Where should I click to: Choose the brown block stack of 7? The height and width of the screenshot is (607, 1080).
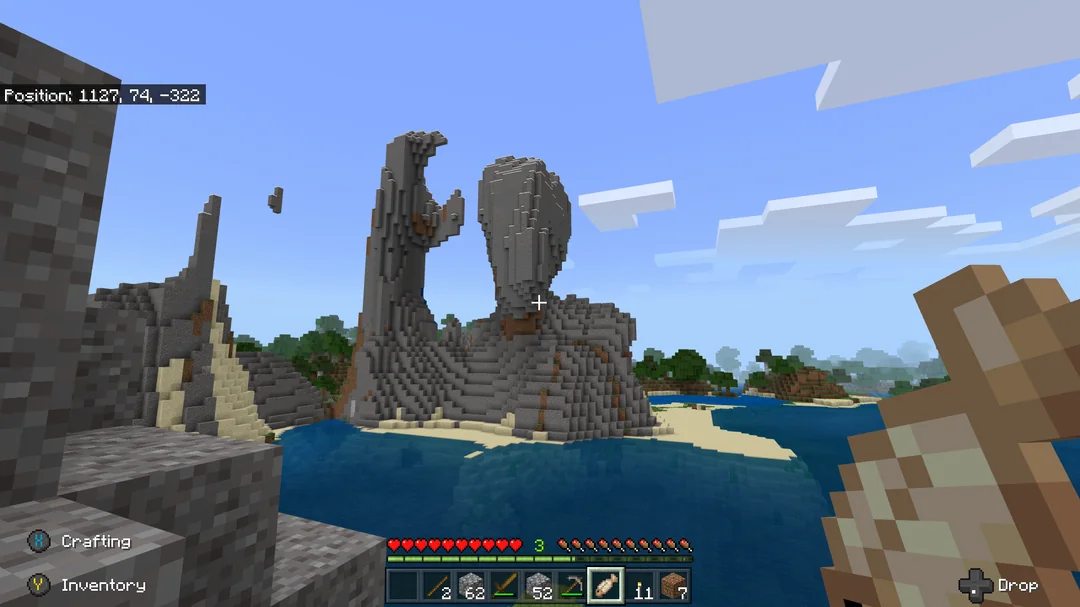tap(675, 586)
